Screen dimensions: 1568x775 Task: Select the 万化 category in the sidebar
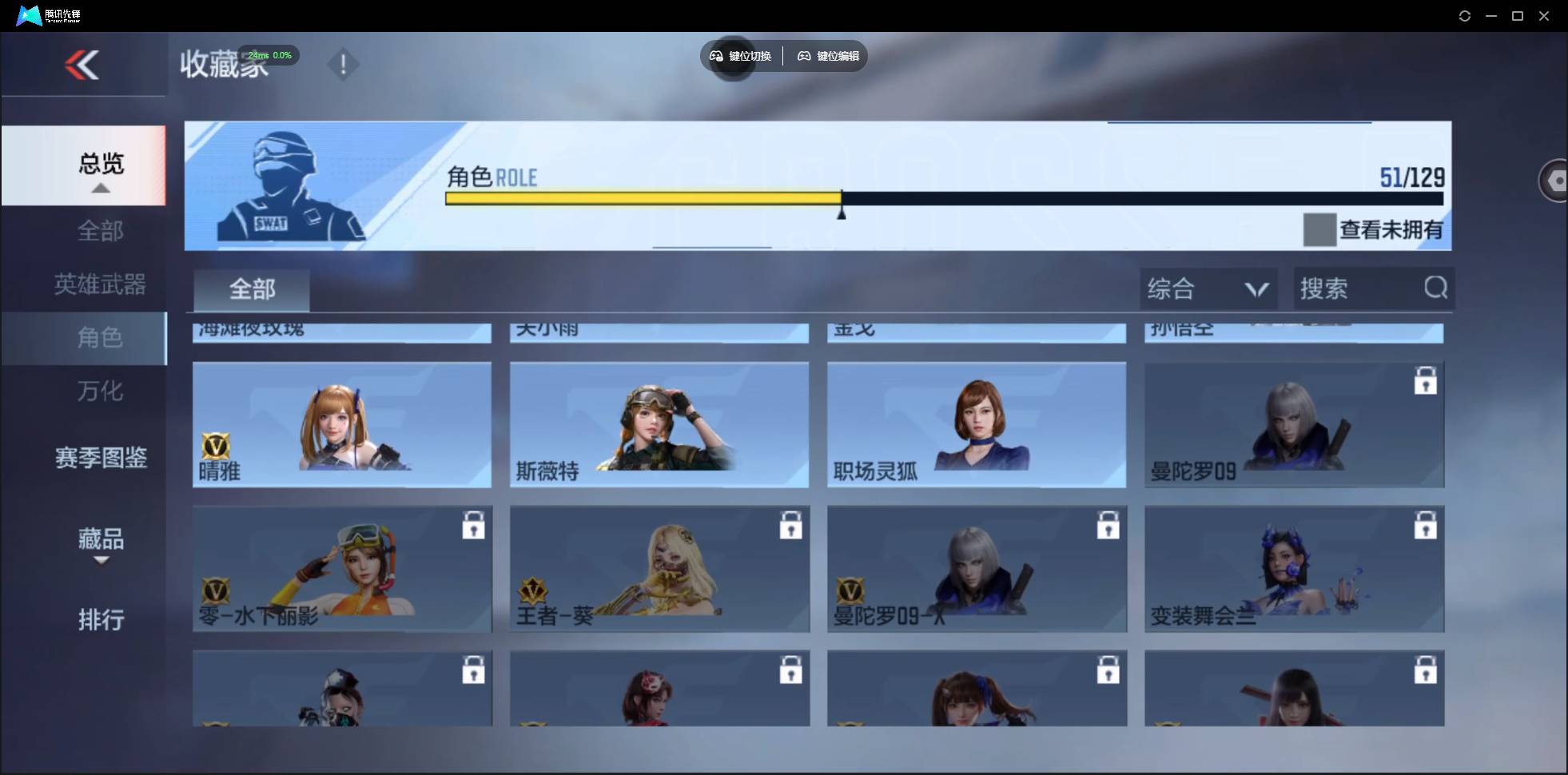[x=101, y=391]
